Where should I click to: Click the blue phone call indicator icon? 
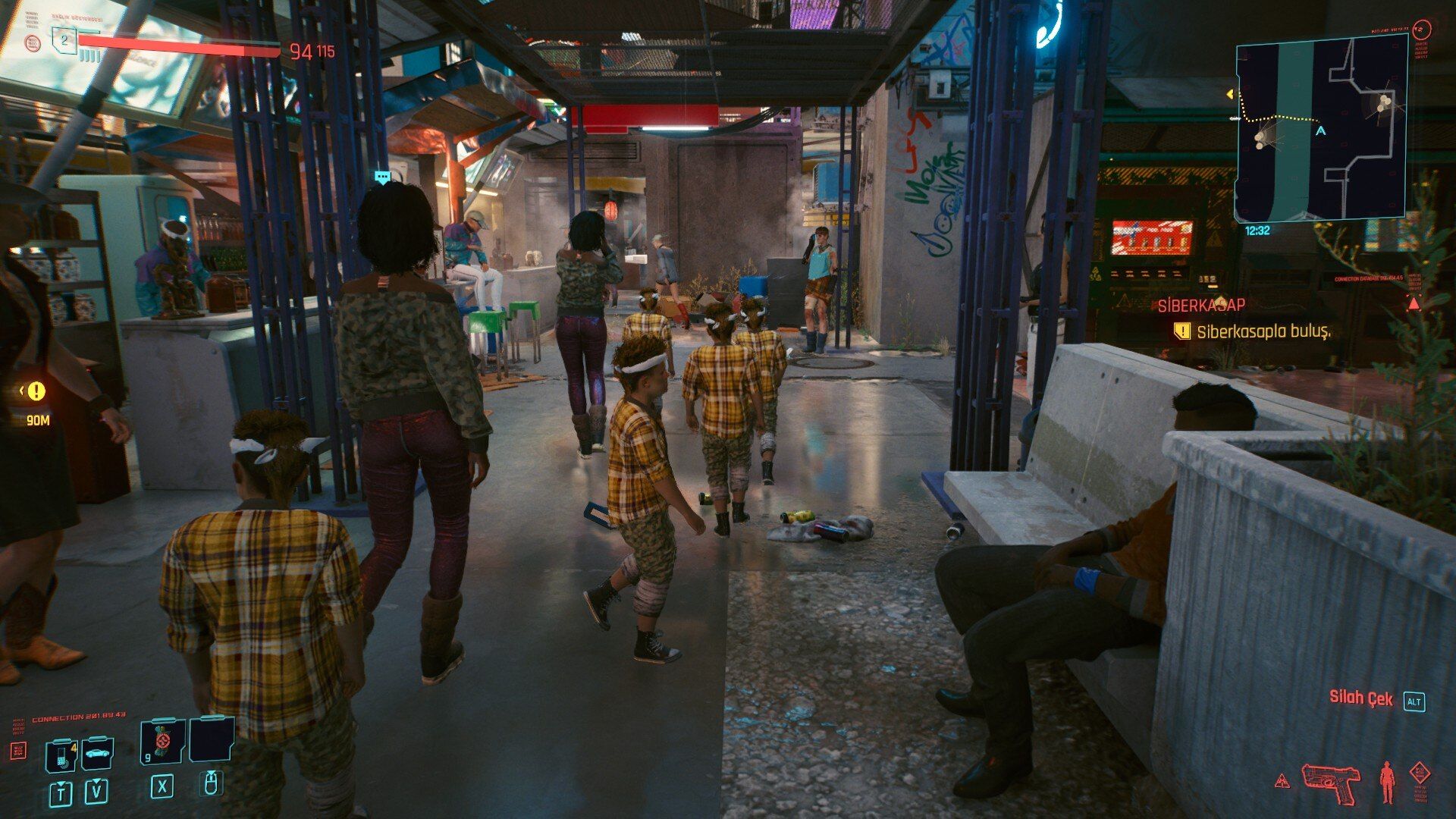[1050, 27]
